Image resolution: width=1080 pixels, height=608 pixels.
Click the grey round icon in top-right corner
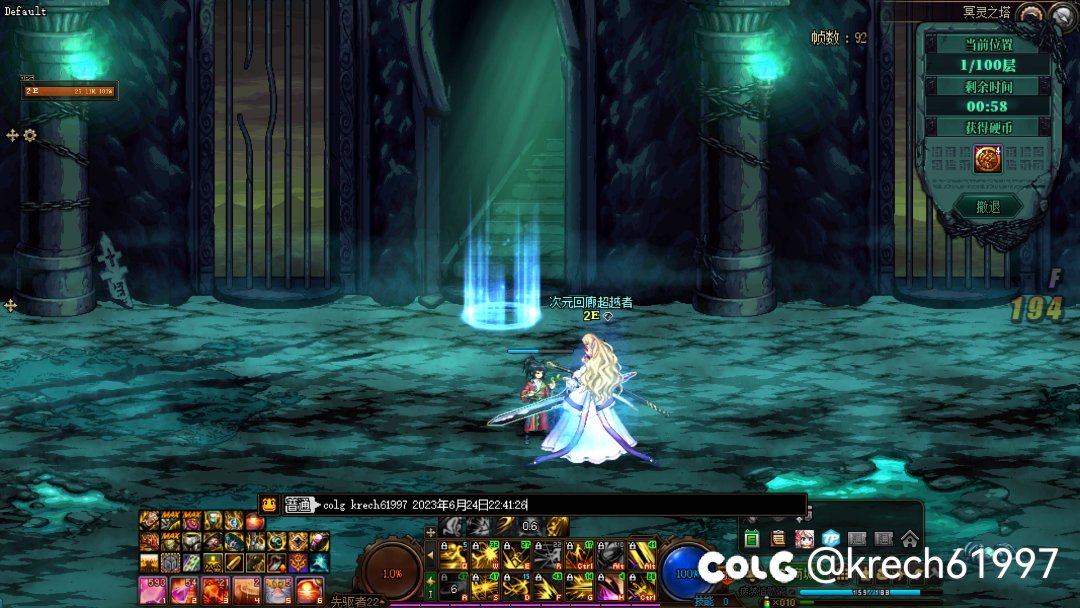pyautogui.click(x=1061, y=16)
